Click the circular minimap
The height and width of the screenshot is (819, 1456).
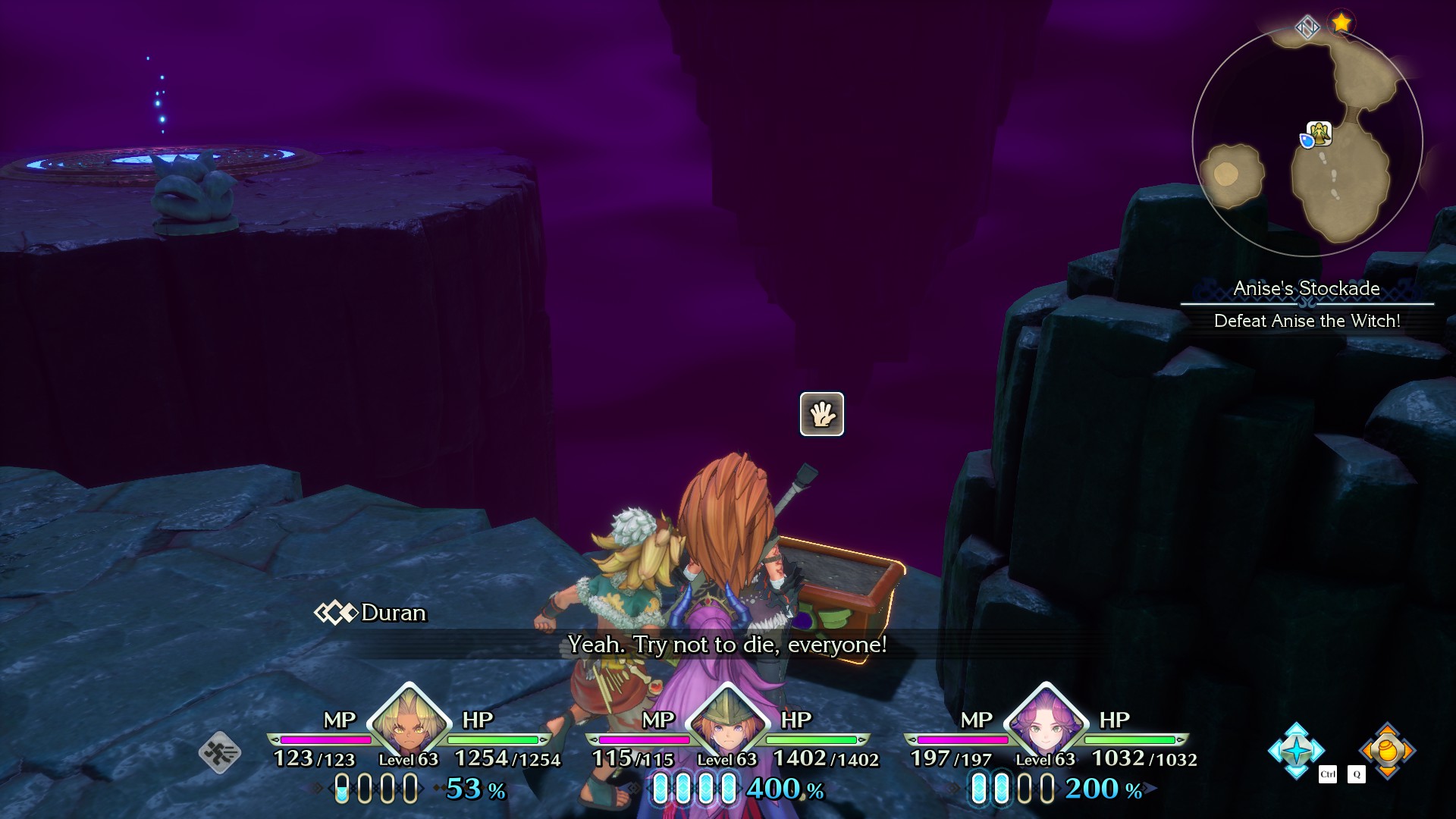[x=1307, y=142]
